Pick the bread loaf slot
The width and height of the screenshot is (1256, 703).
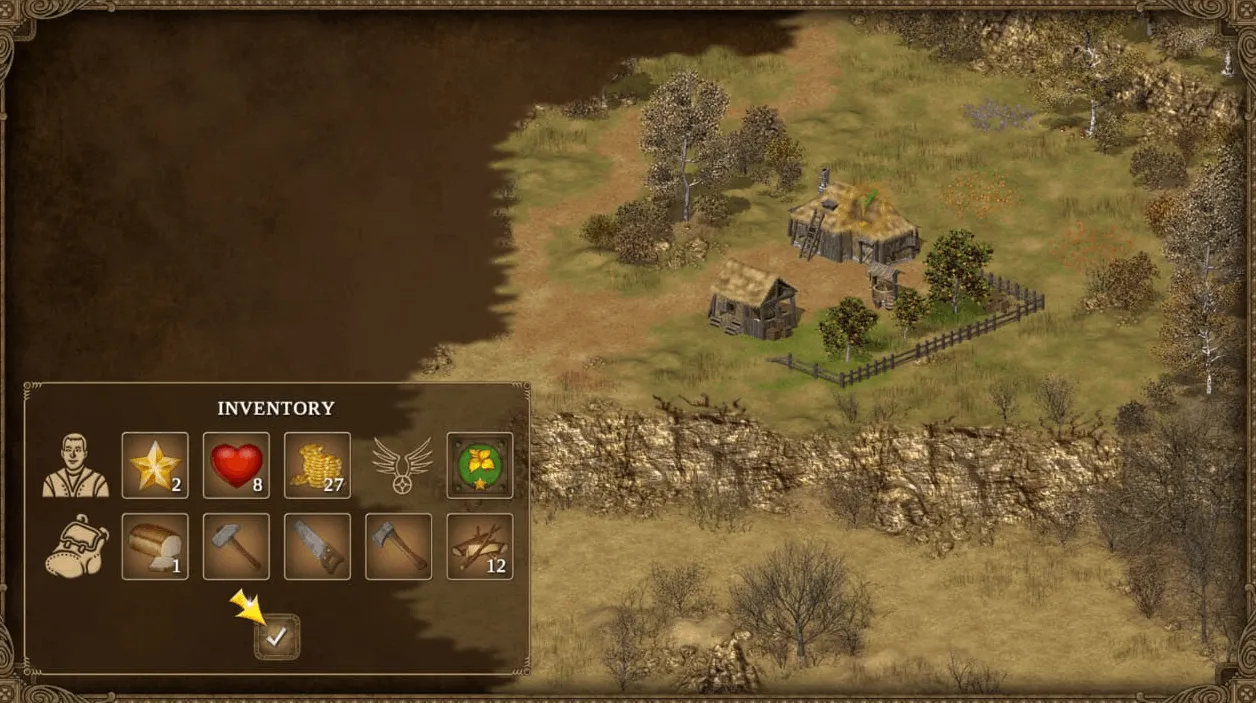[155, 546]
